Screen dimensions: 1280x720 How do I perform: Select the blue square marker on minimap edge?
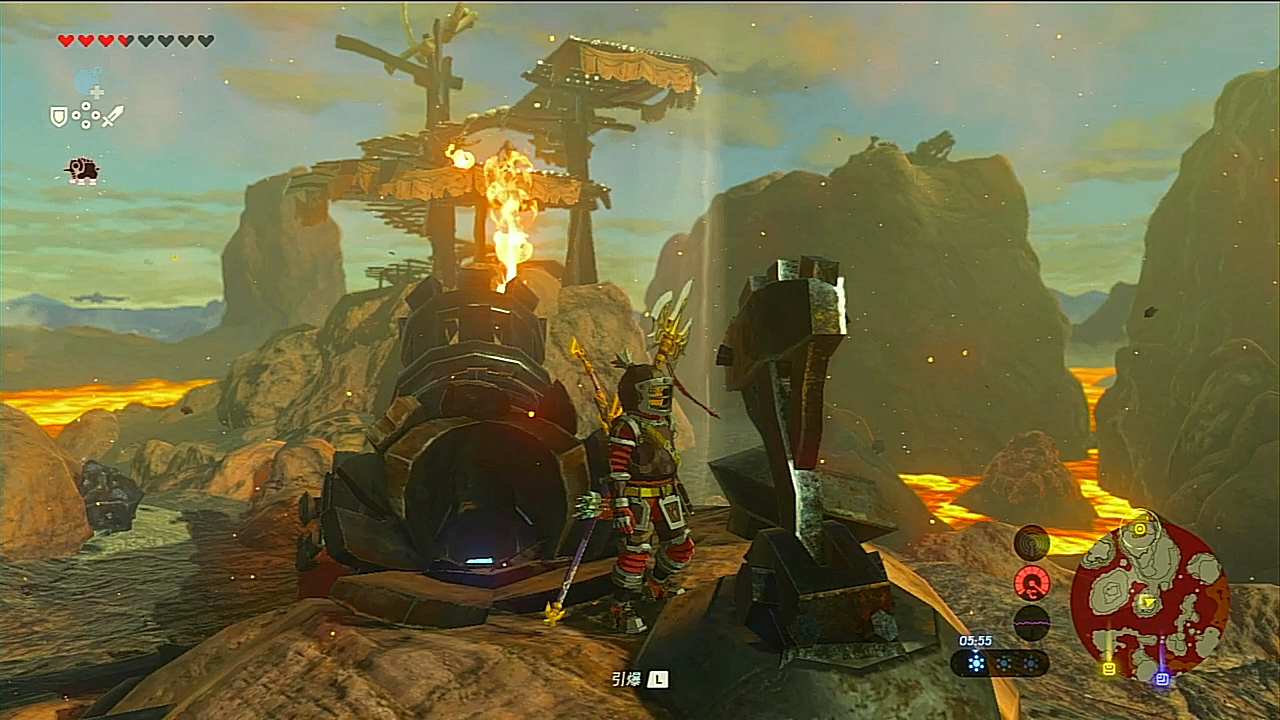tap(1161, 678)
